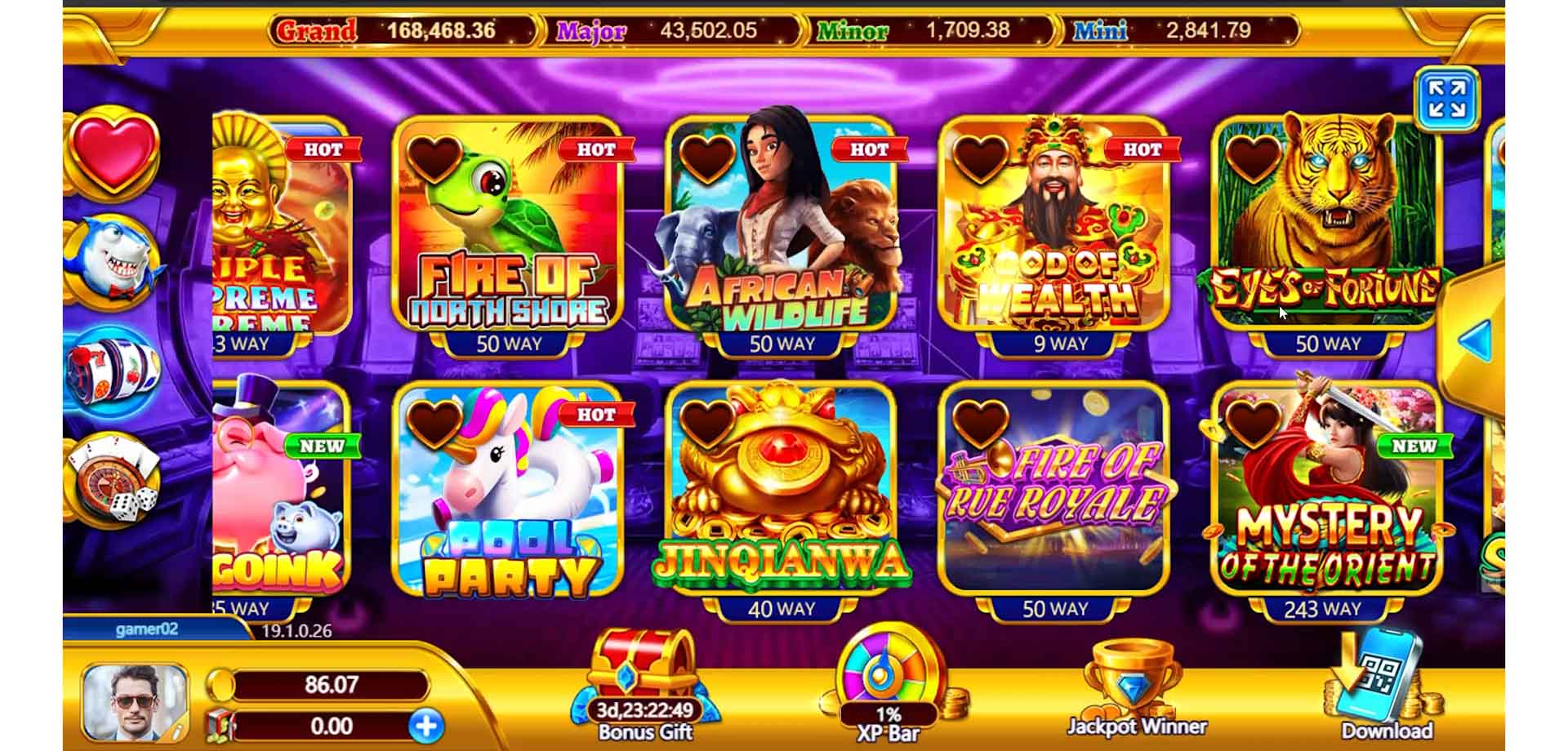Click the fullscreen expand icon
This screenshot has width=1568, height=751.
(1448, 100)
